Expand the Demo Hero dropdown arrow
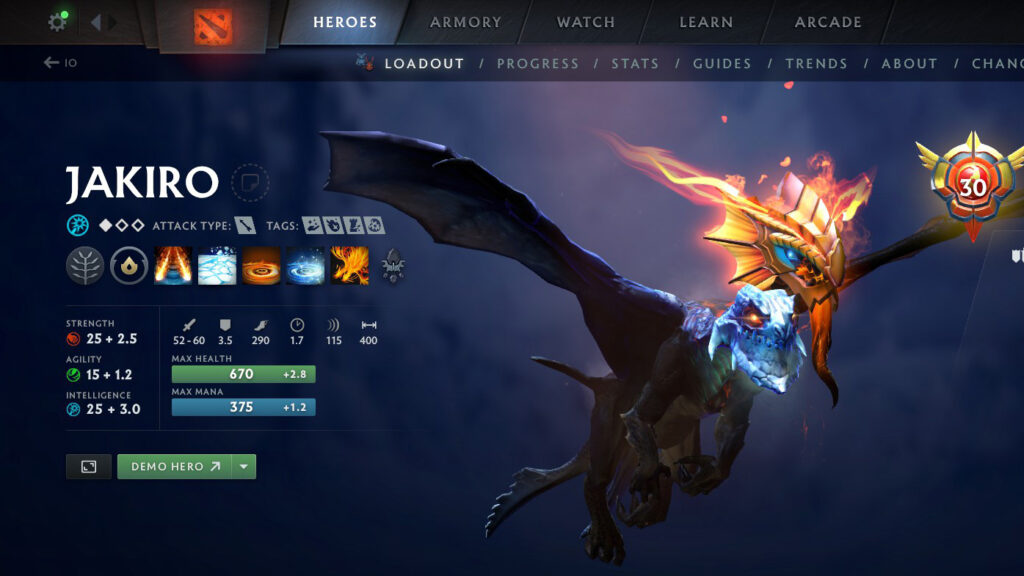Viewport: 1024px width, 576px height. tap(244, 467)
